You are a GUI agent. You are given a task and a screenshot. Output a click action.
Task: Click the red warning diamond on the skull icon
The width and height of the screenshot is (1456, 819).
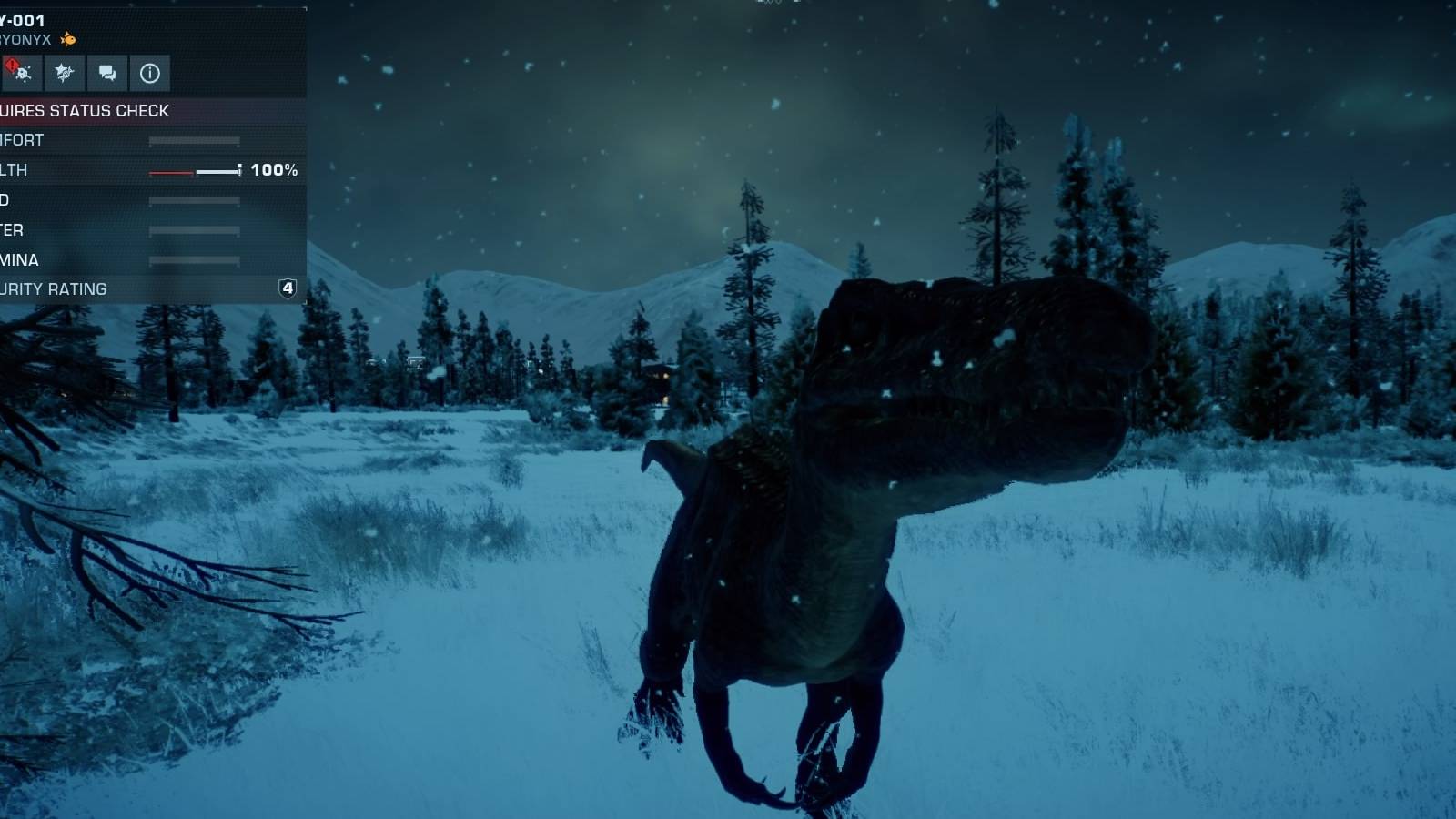(x=12, y=64)
